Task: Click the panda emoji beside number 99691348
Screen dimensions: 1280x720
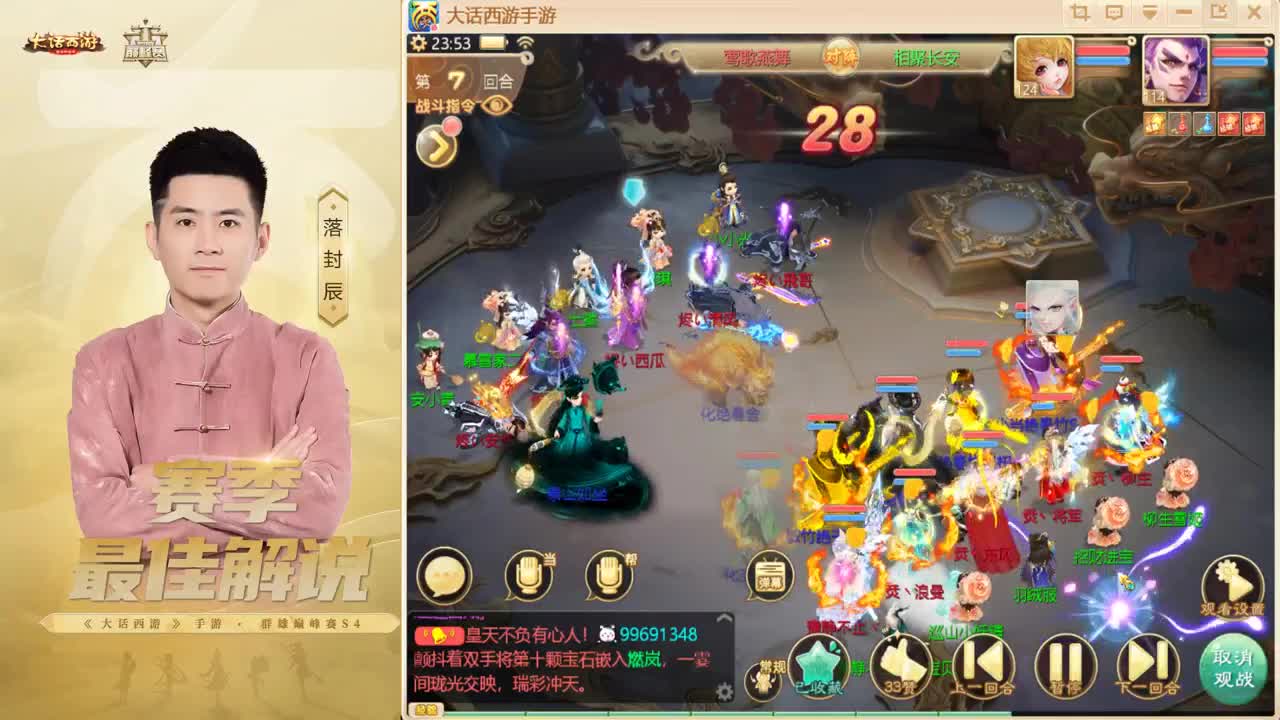Action: 607,634
